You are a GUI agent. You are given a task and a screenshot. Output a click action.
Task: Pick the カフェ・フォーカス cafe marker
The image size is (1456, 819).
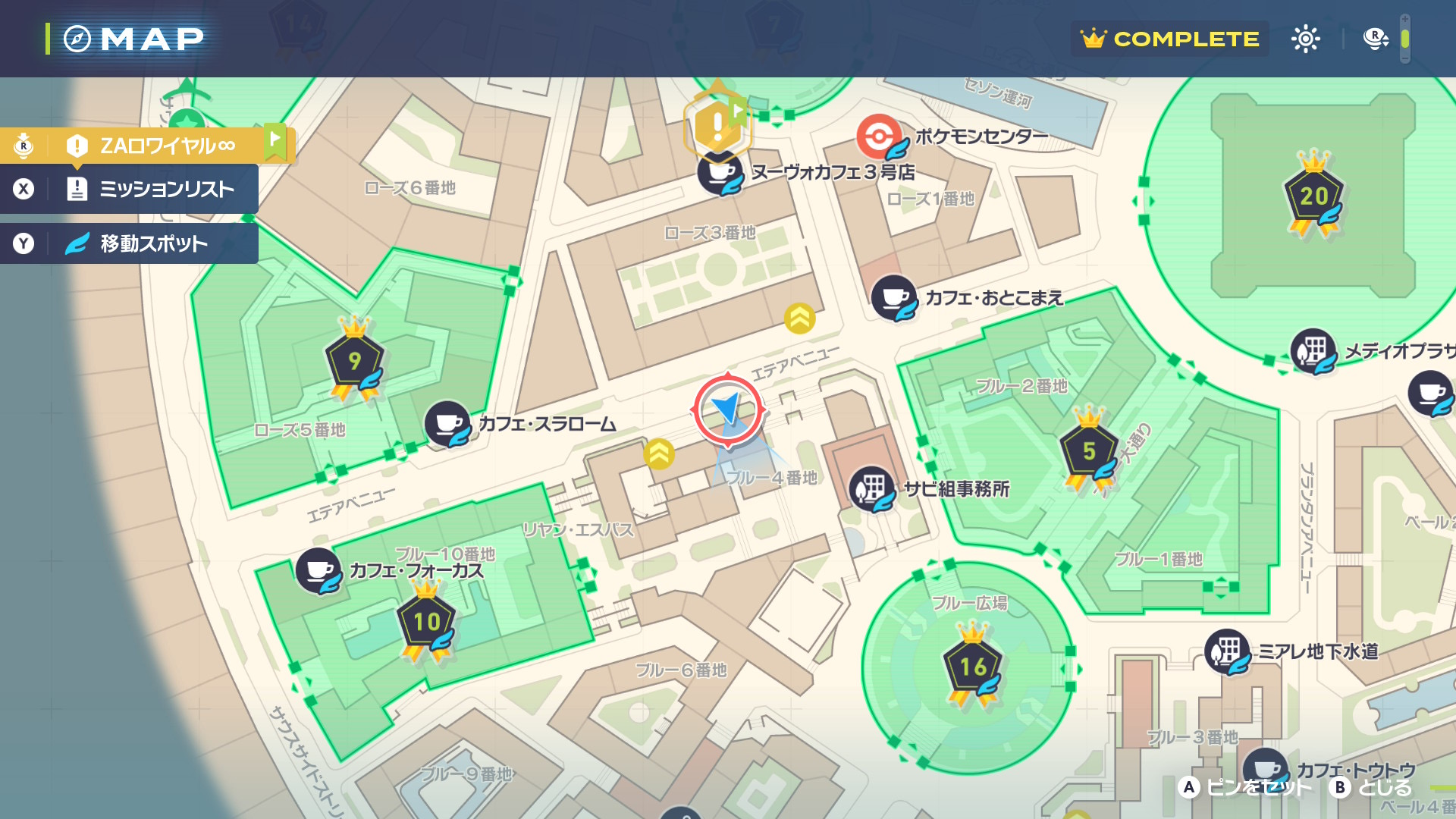point(318,570)
